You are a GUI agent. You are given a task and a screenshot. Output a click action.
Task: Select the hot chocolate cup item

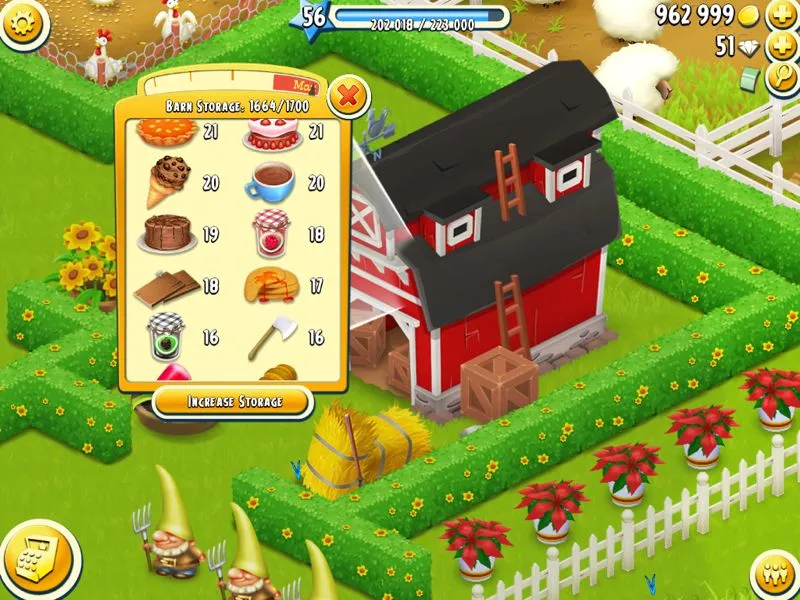click(x=272, y=182)
